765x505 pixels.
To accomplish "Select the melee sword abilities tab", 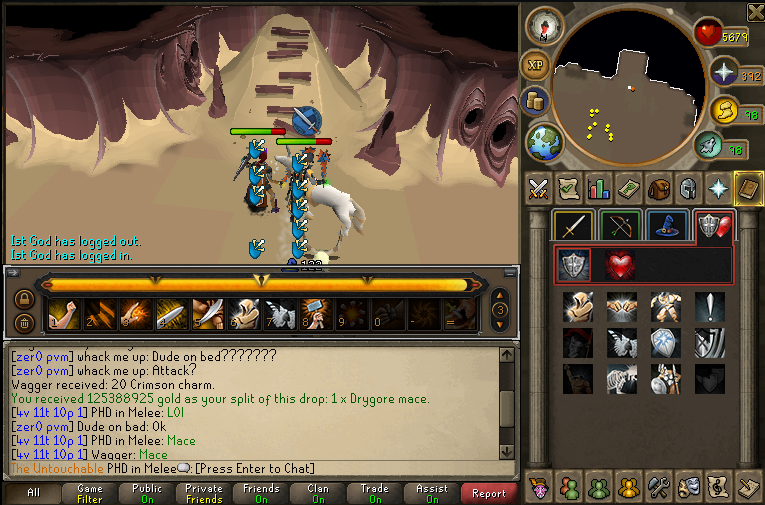I will point(574,226).
